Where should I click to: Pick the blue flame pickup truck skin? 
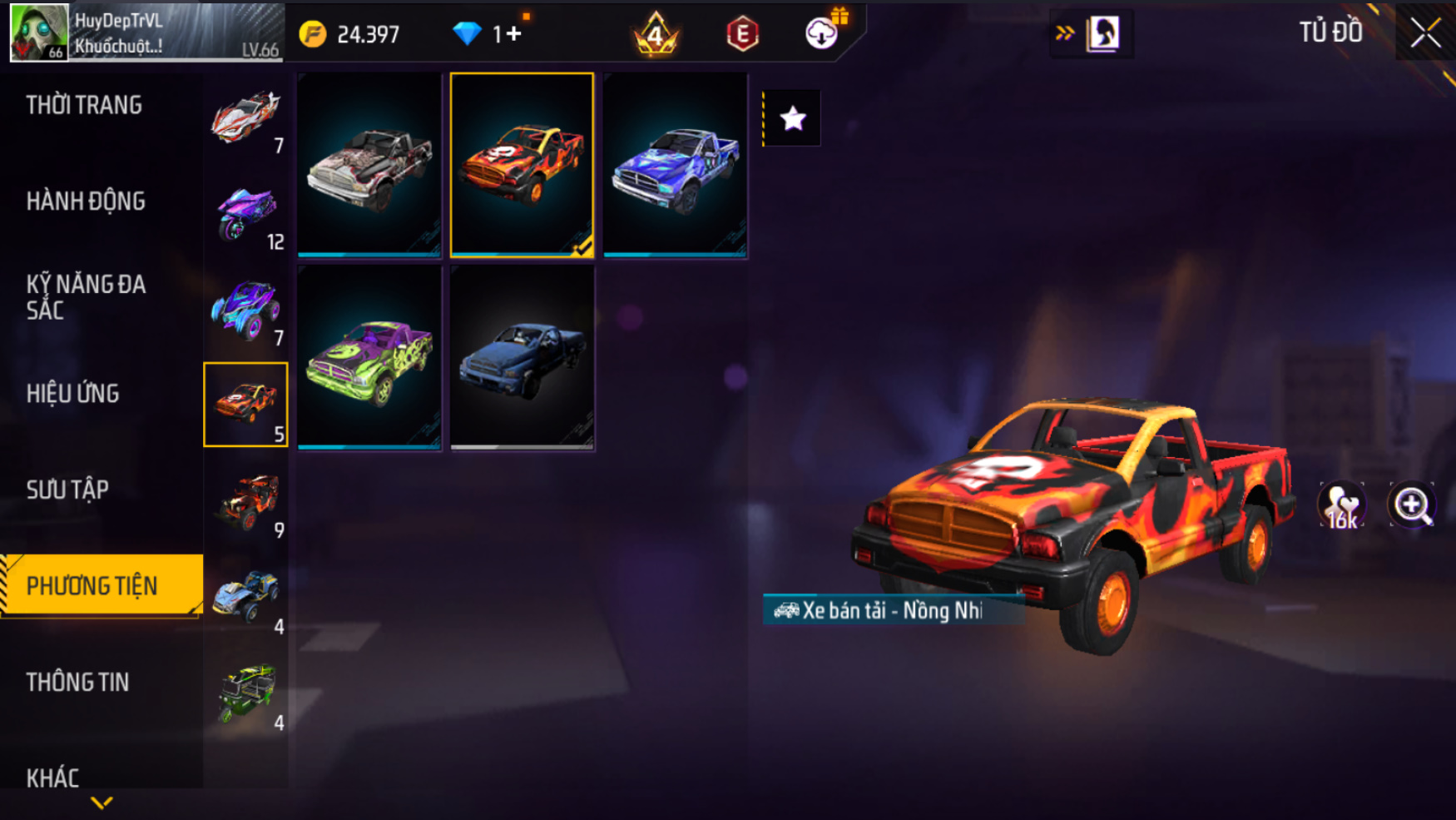675,165
